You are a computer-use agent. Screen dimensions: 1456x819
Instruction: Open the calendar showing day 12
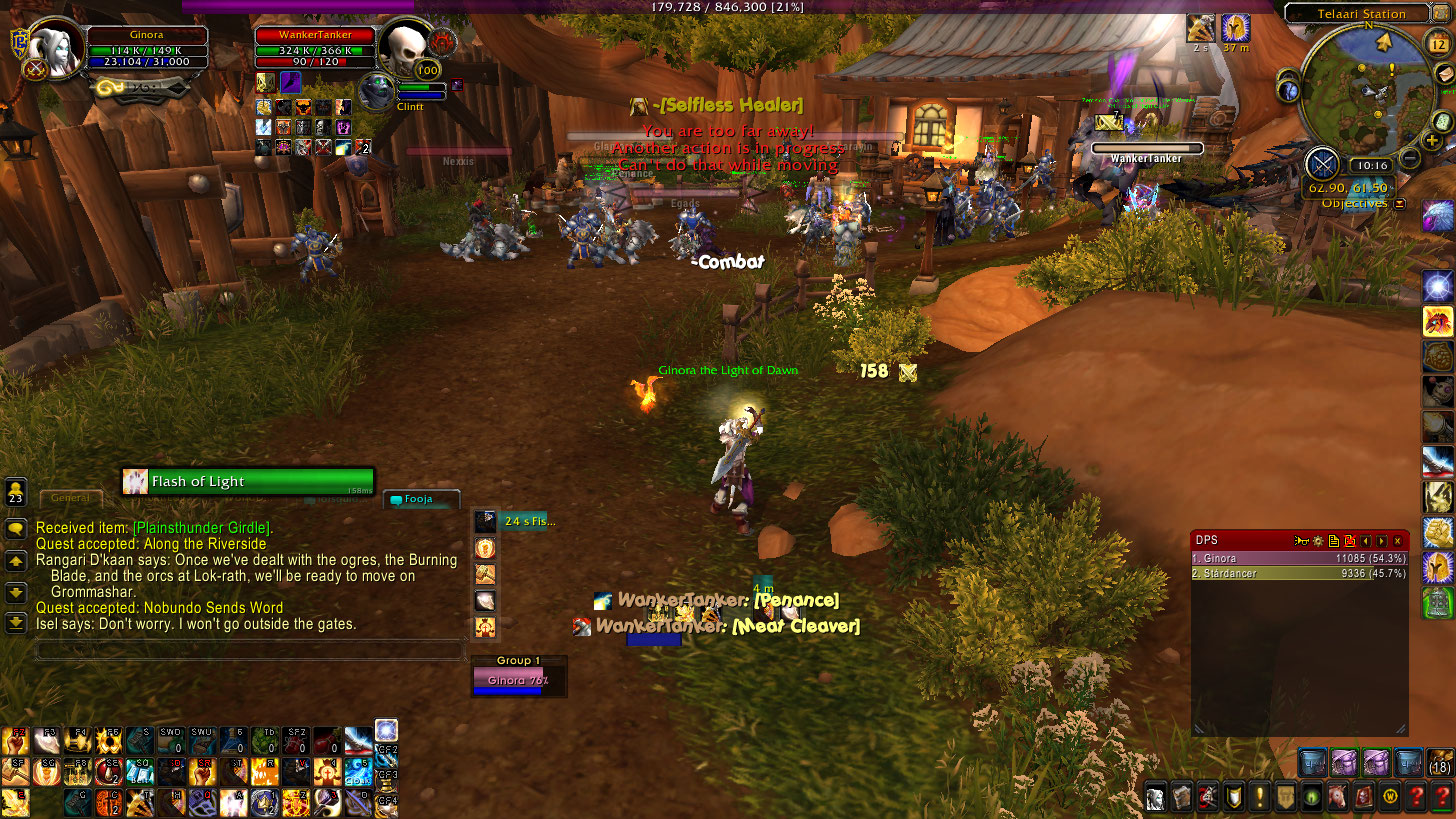[1436, 43]
